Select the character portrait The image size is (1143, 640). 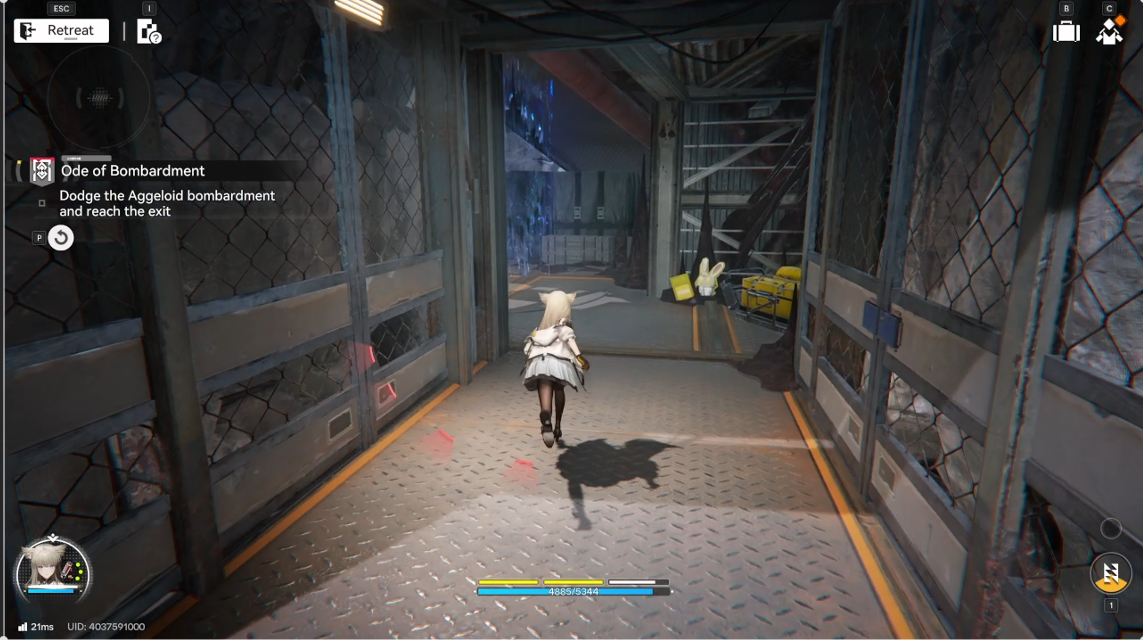[53, 574]
